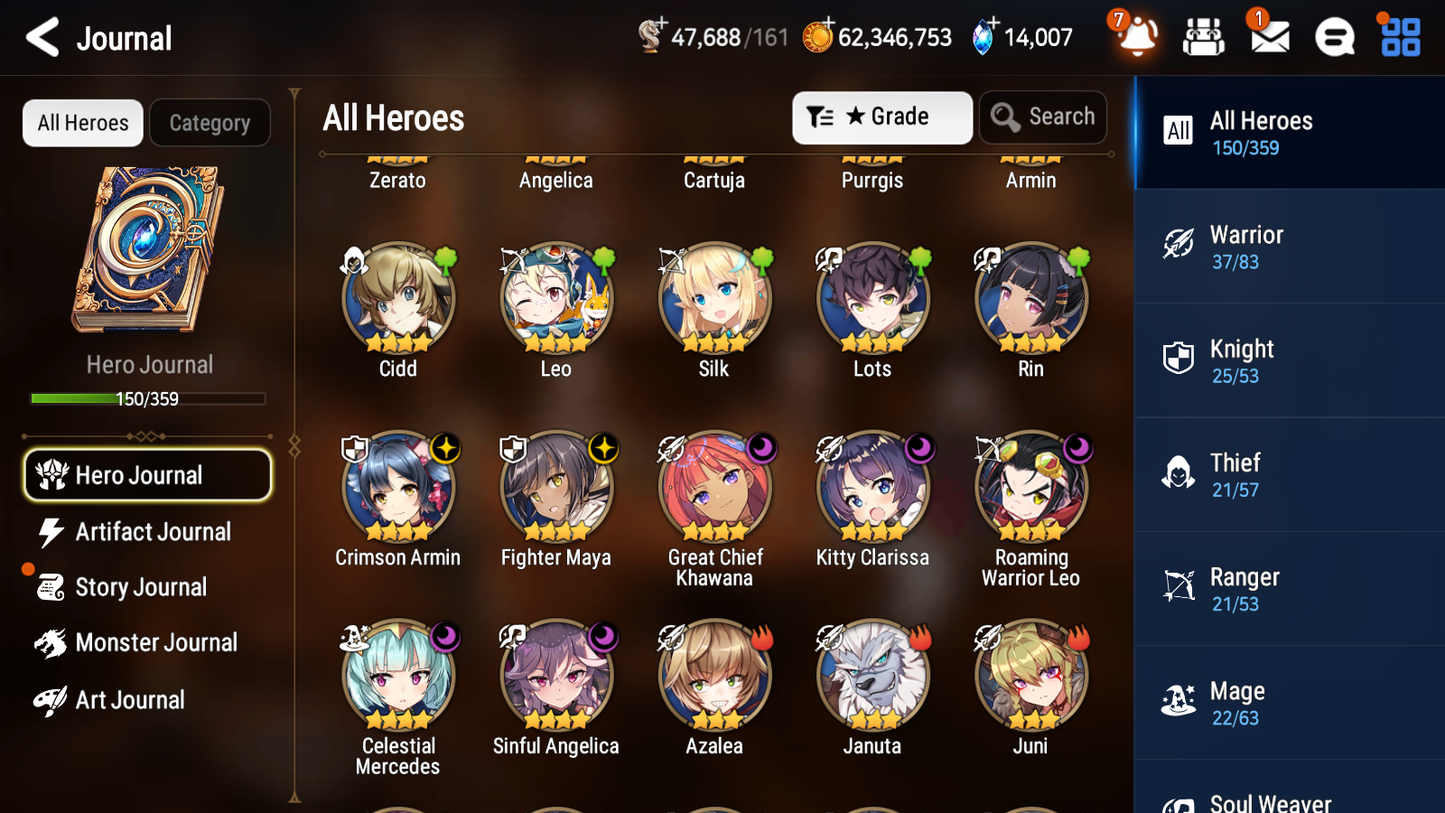Image resolution: width=1445 pixels, height=813 pixels.
Task: Click the Search button
Action: coord(1043,117)
